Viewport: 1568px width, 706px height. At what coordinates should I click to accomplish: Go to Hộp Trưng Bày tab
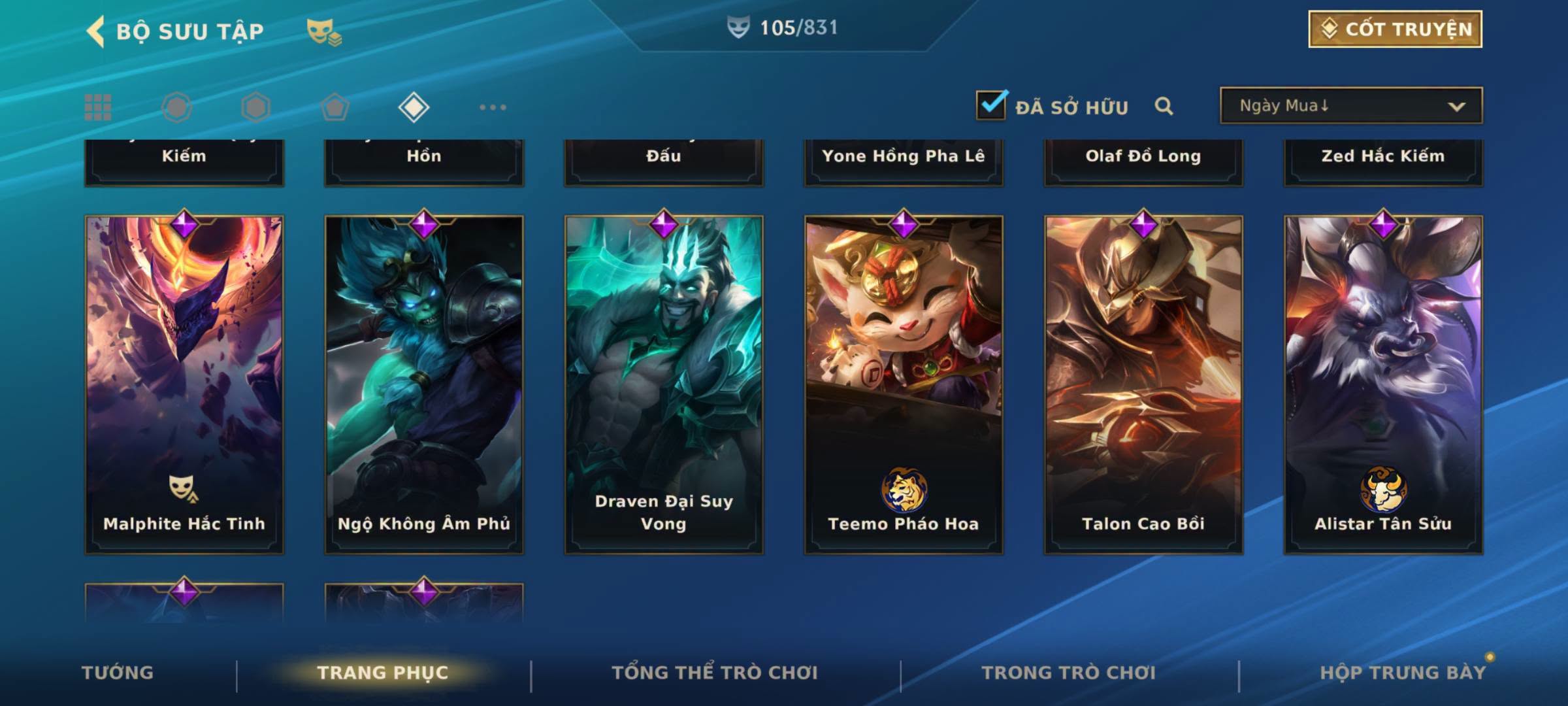tap(1403, 673)
